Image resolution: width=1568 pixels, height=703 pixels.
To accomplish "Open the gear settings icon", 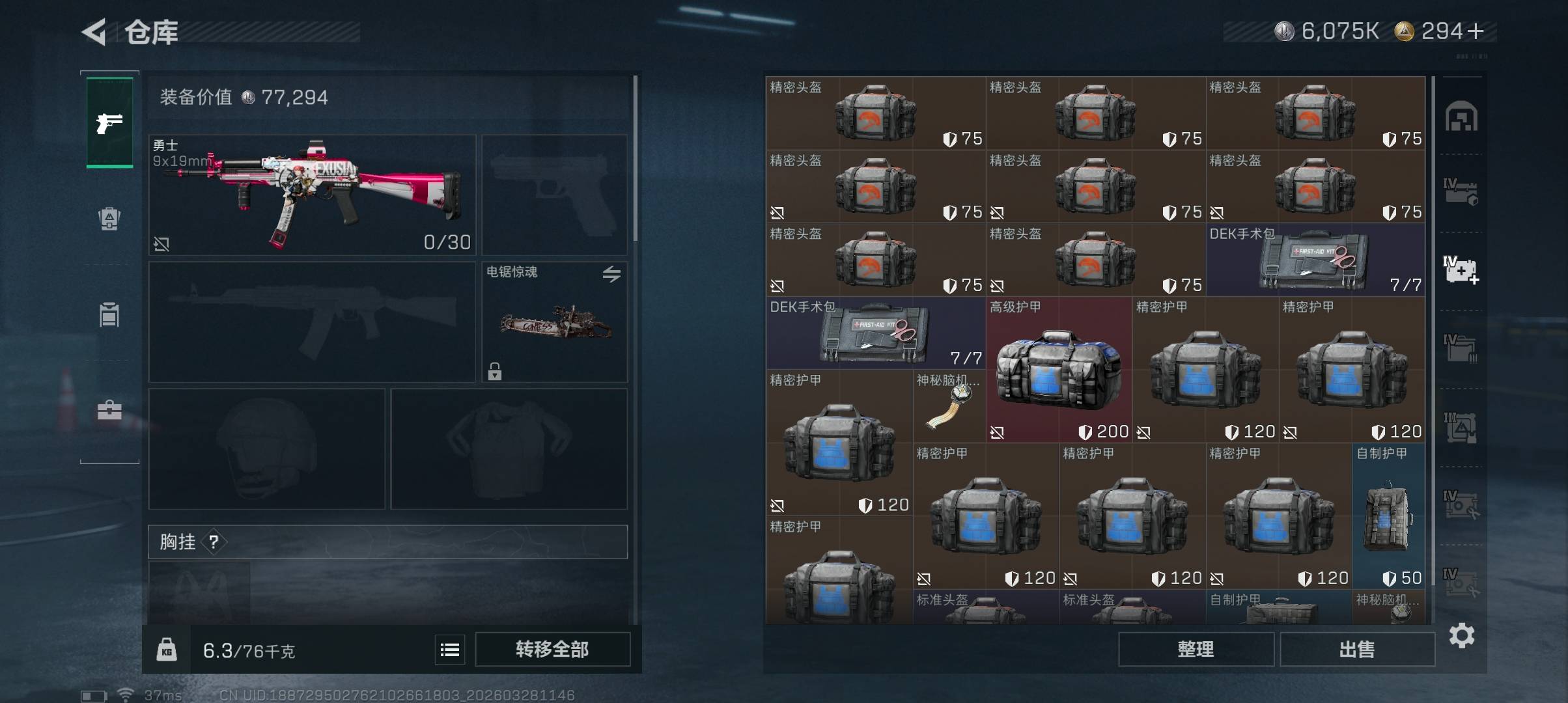I will click(x=1461, y=635).
